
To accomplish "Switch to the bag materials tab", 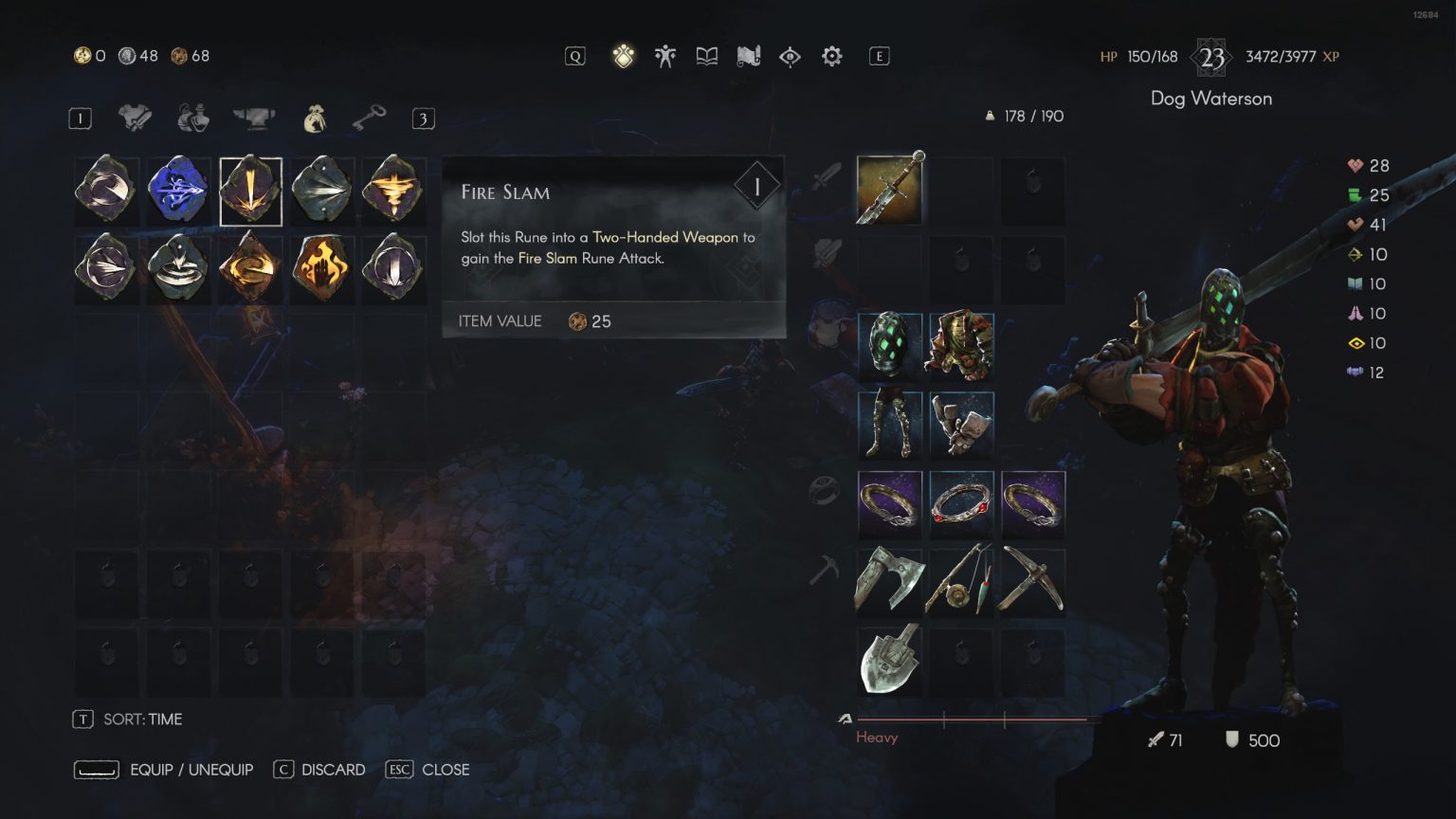I will click(314, 117).
